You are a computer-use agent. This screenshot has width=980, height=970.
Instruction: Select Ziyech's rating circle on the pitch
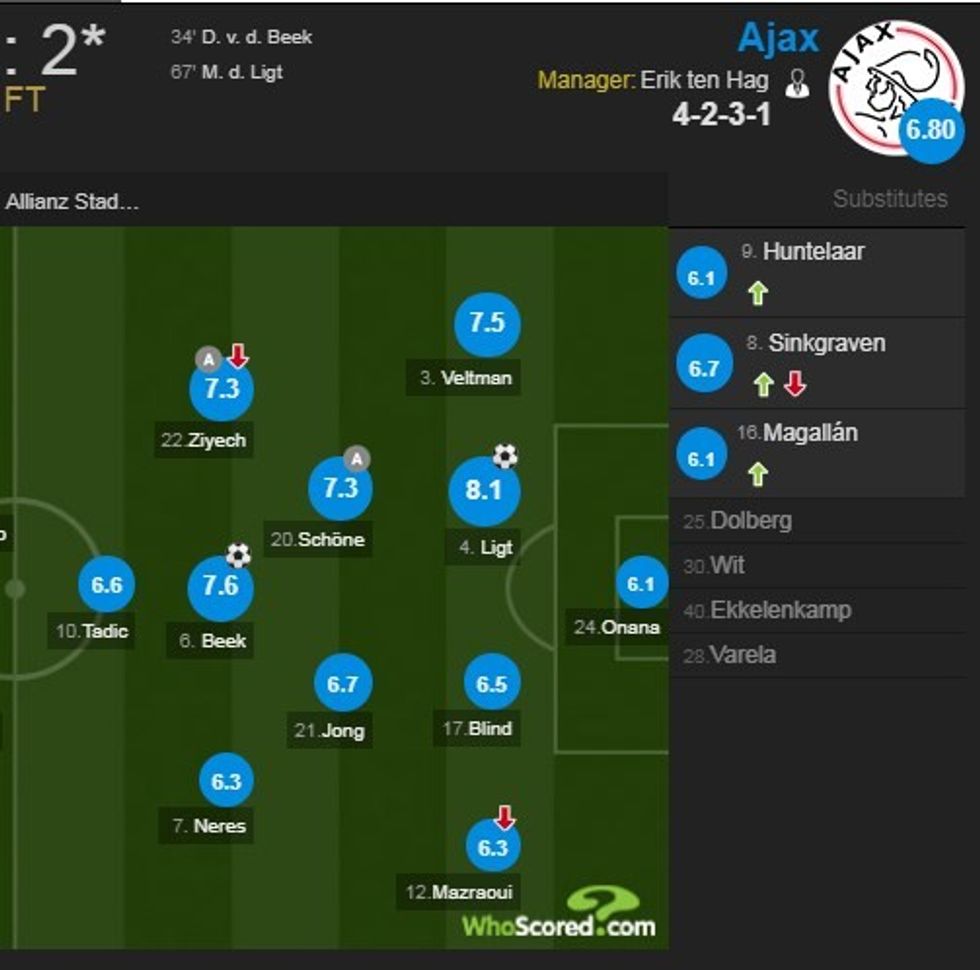(221, 390)
